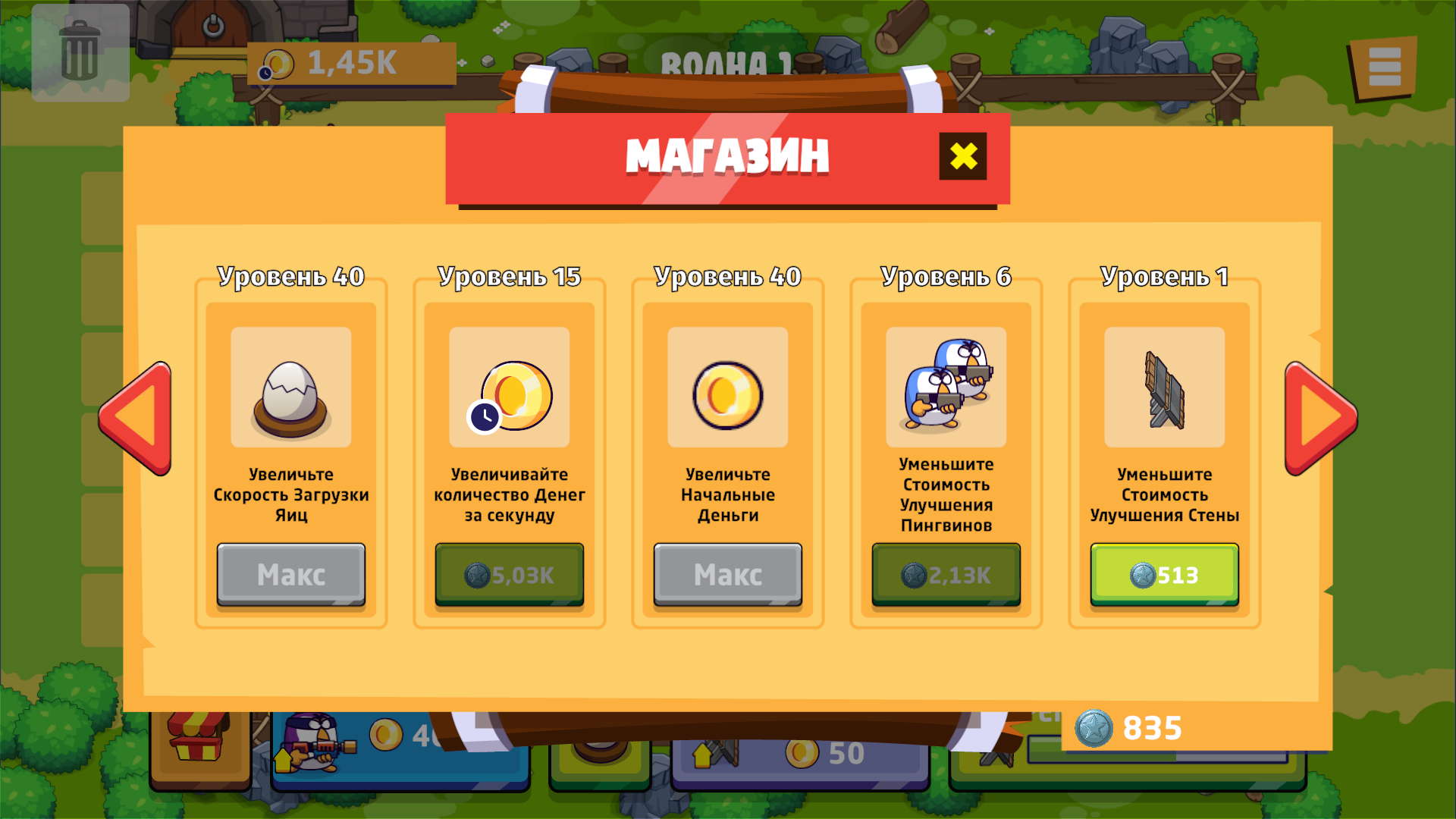Navigate left with the red arrow

pyautogui.click(x=136, y=417)
